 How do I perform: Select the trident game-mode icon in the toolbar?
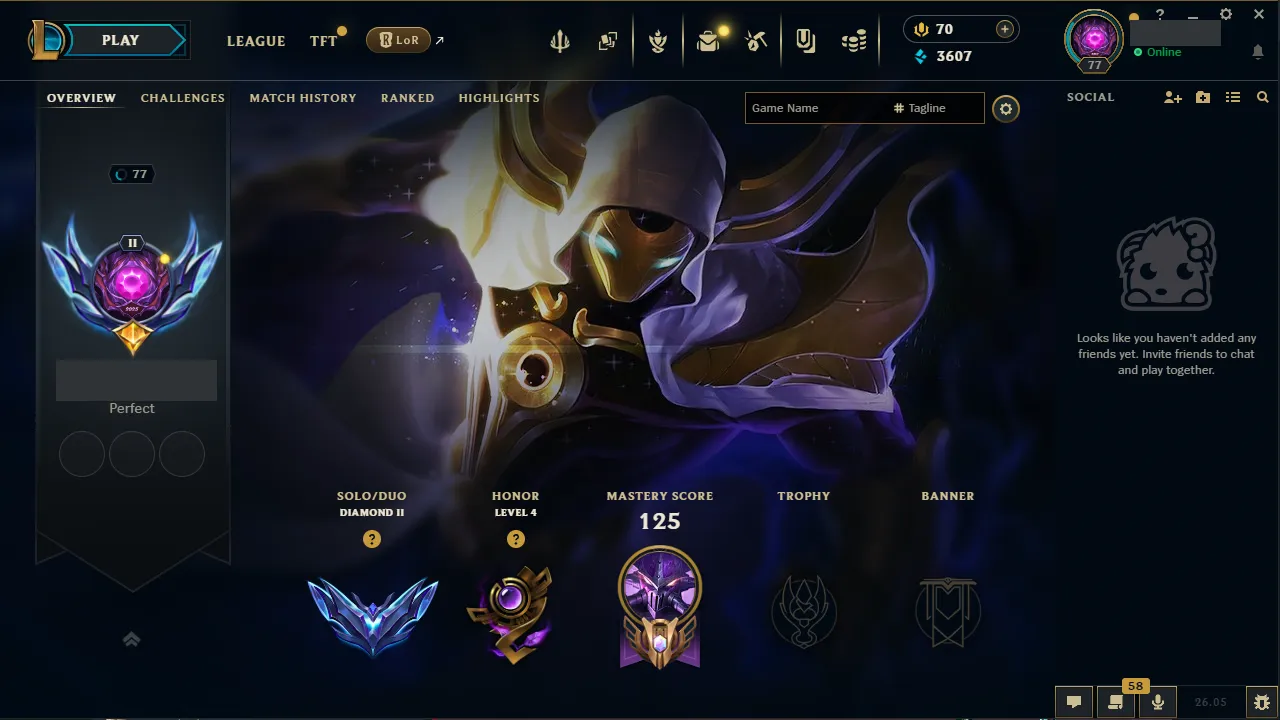[x=559, y=40]
